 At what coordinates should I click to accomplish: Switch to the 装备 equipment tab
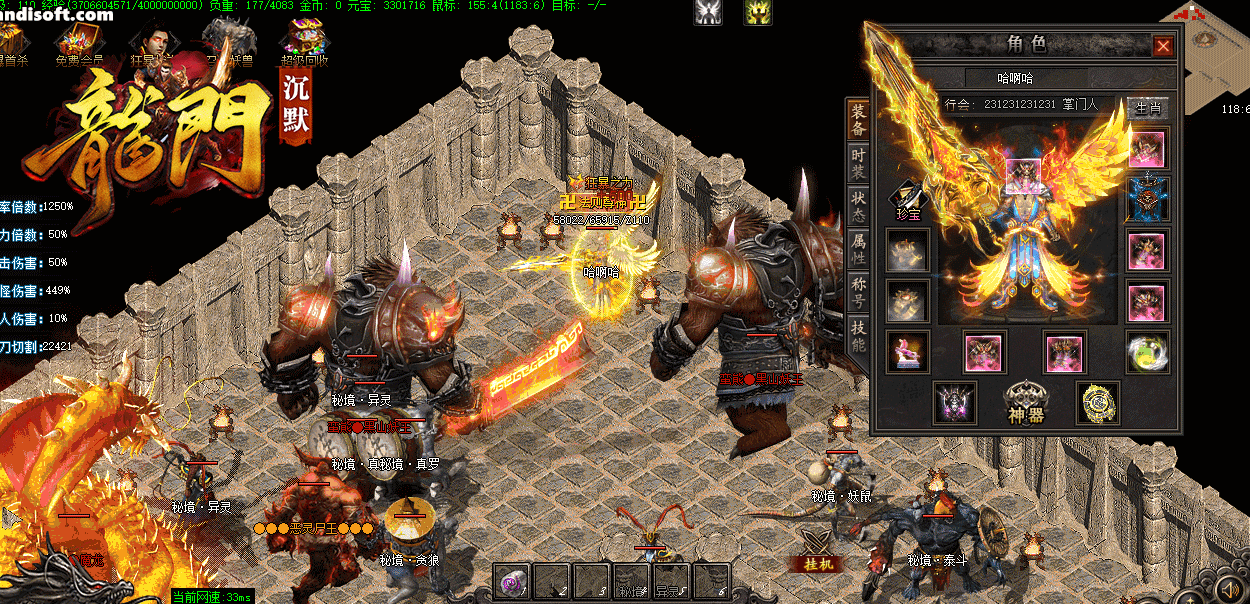(x=858, y=122)
